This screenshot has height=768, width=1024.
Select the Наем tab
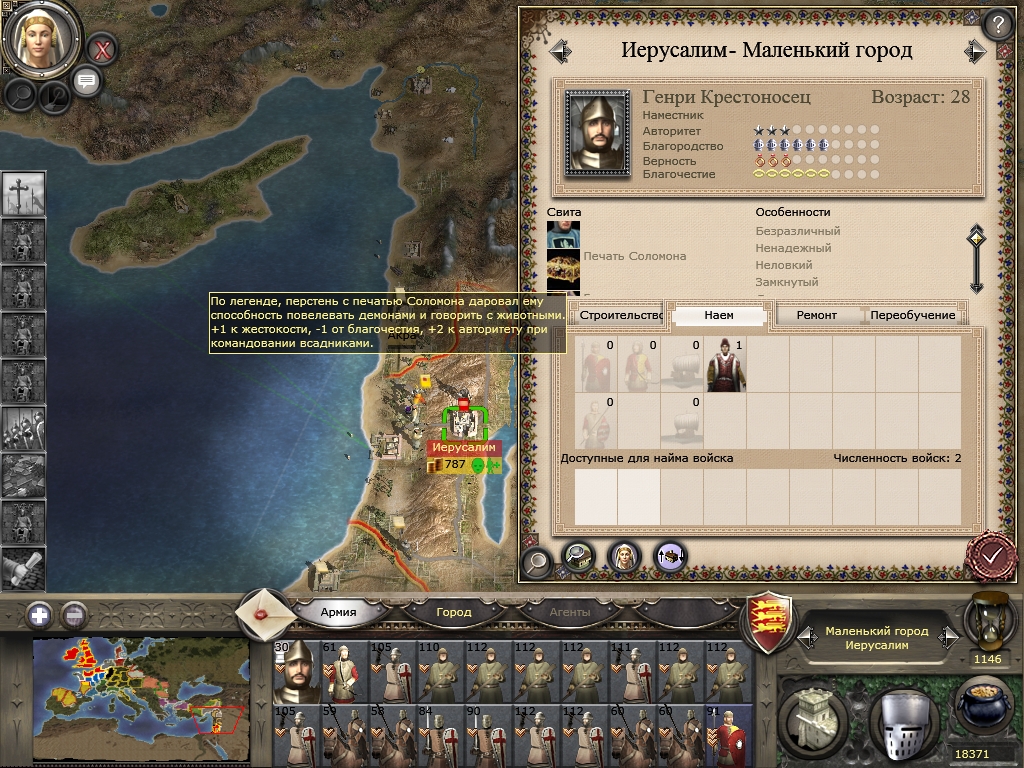(x=719, y=315)
